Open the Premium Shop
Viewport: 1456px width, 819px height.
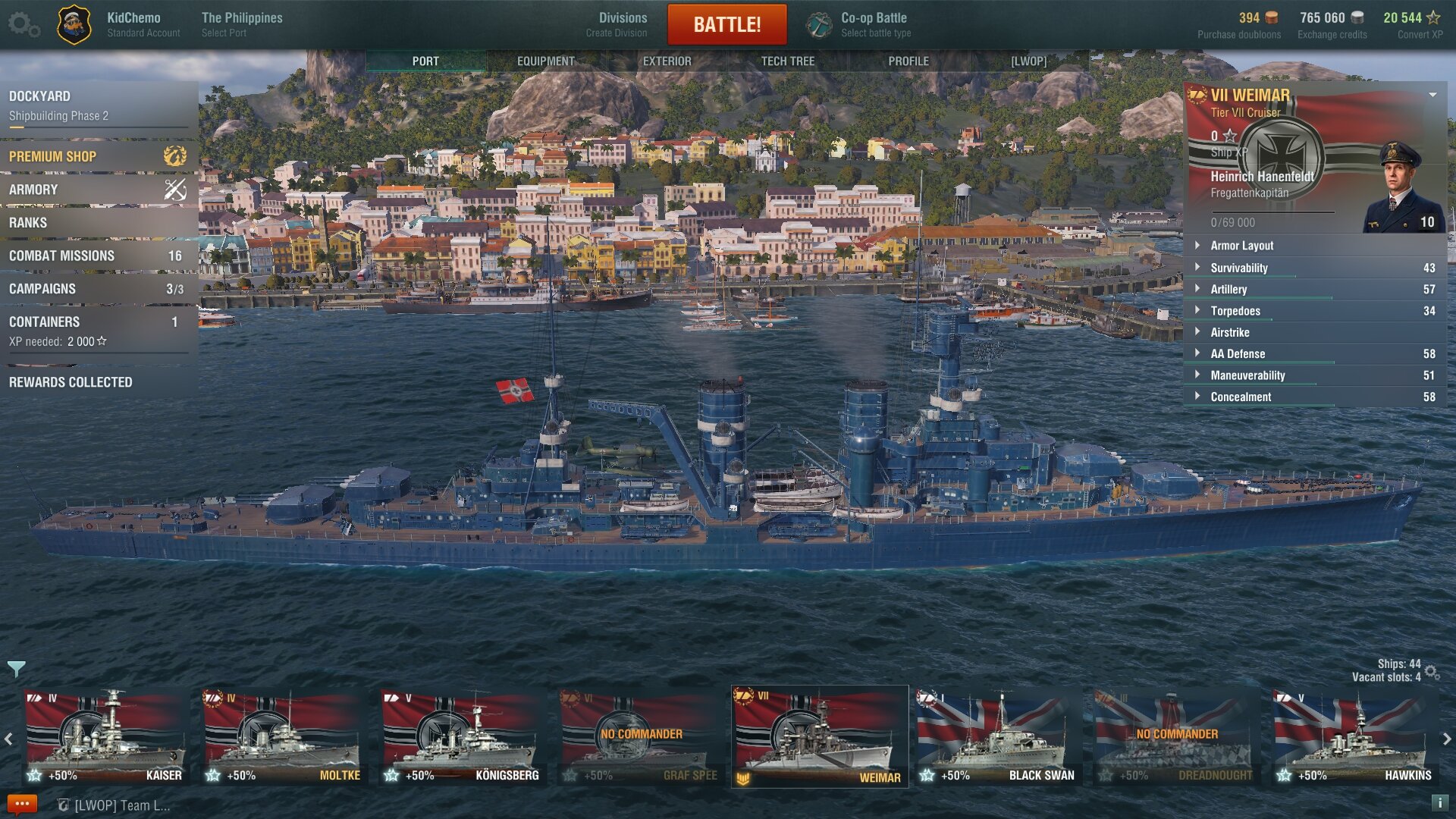(x=97, y=156)
